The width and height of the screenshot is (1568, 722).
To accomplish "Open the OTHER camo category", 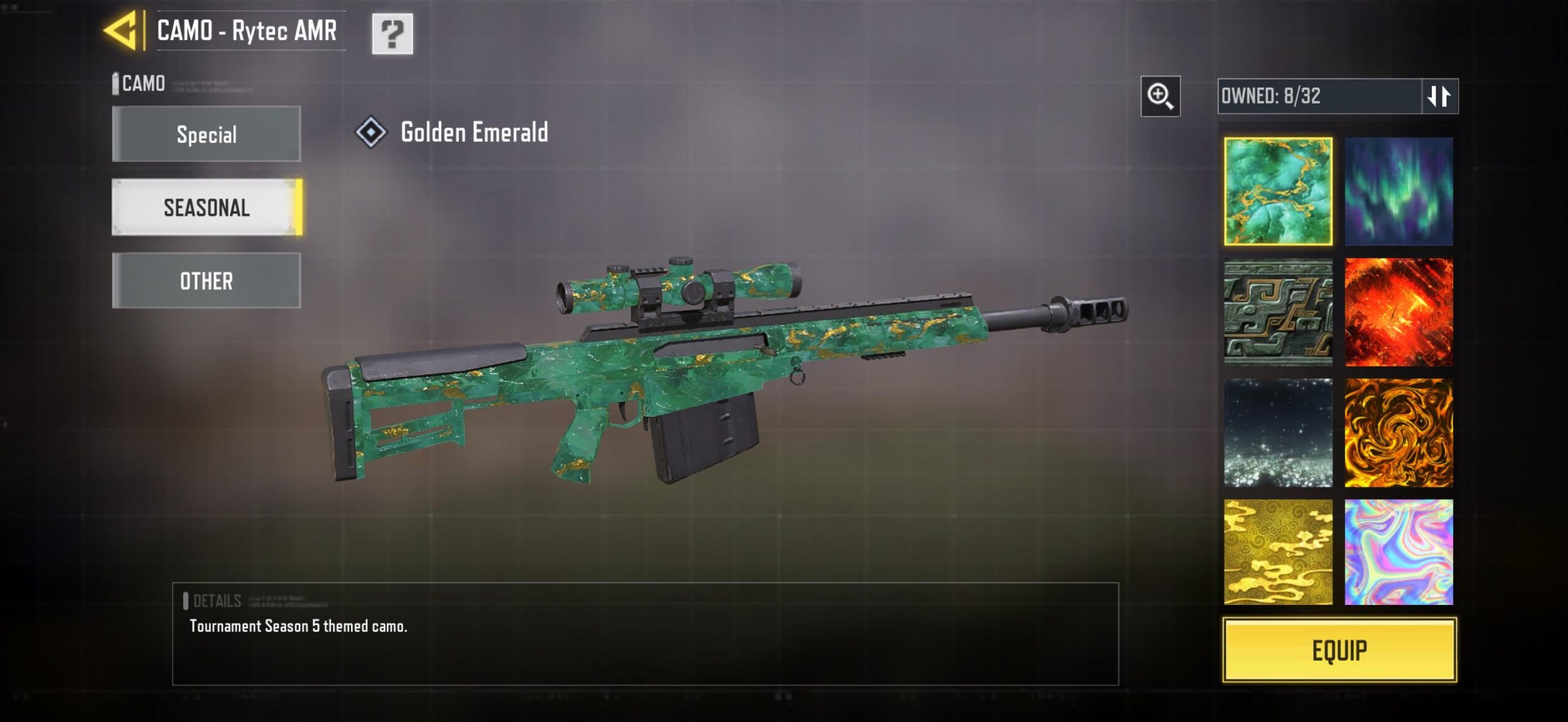I will [x=206, y=281].
